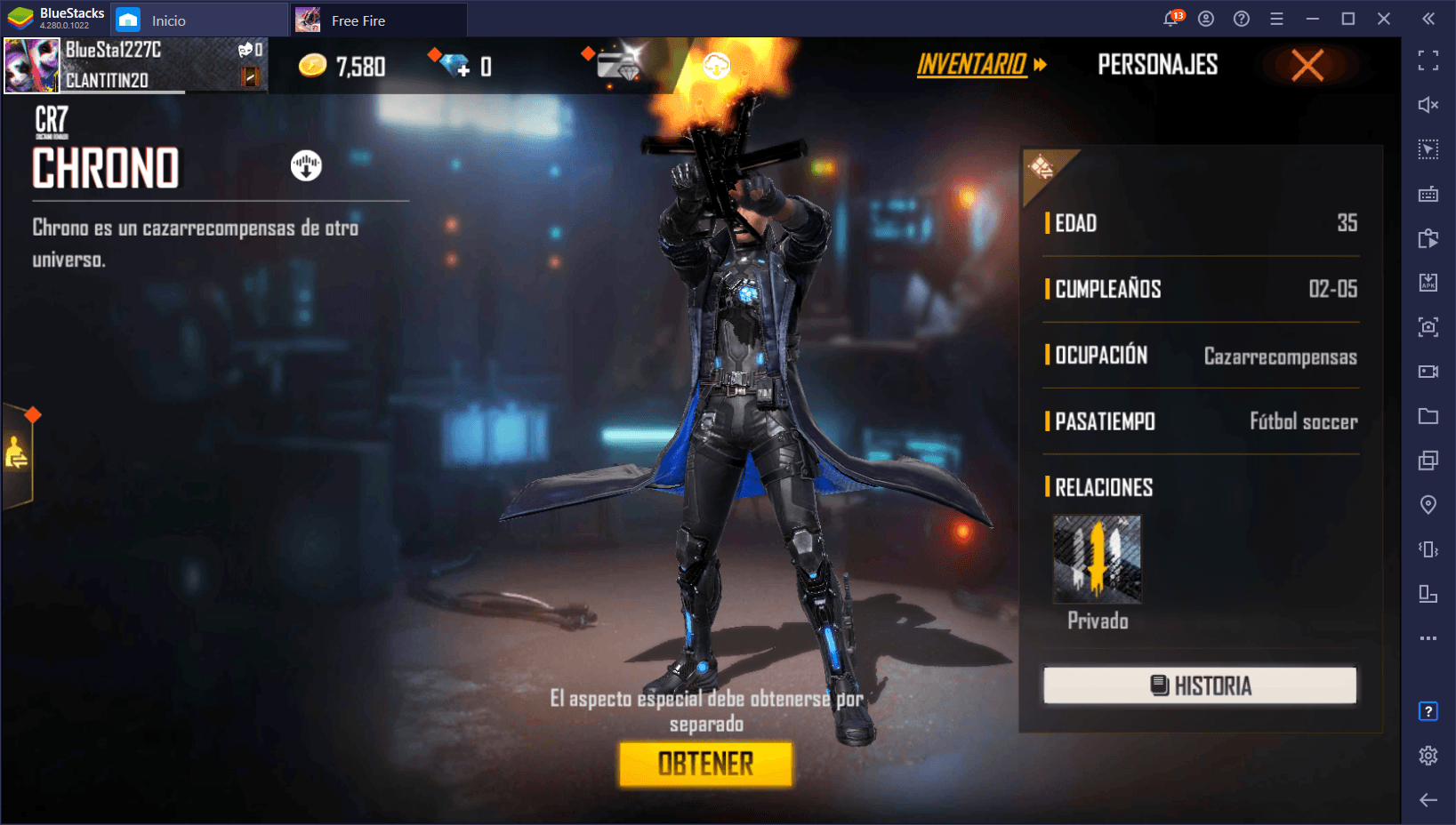Open the HISTORIA character story
Screen dimensions: 1456x825
click(x=1200, y=685)
